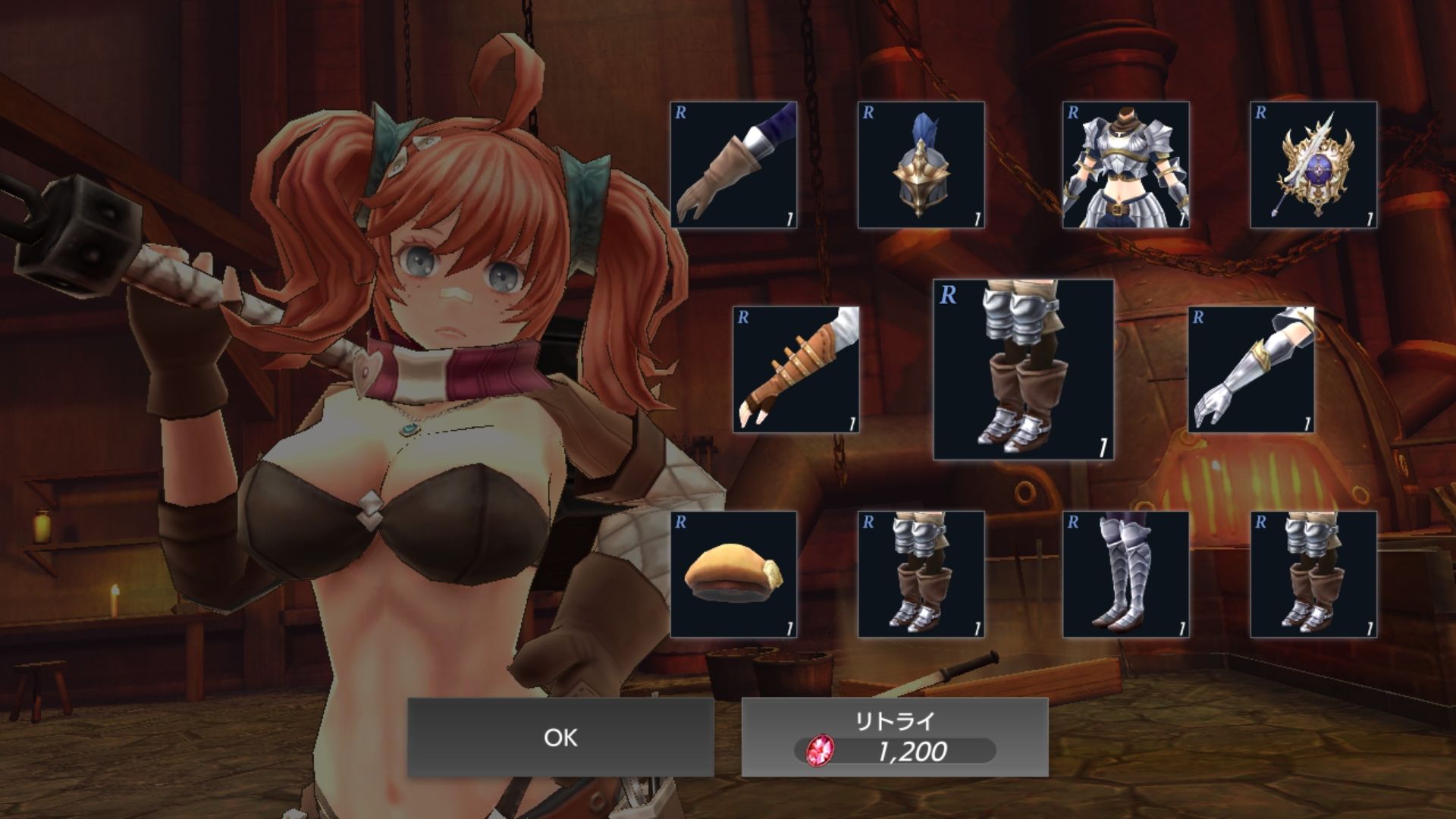Open the enlarged armored boots tile
Image resolution: width=1456 pixels, height=819 pixels.
click(1023, 369)
